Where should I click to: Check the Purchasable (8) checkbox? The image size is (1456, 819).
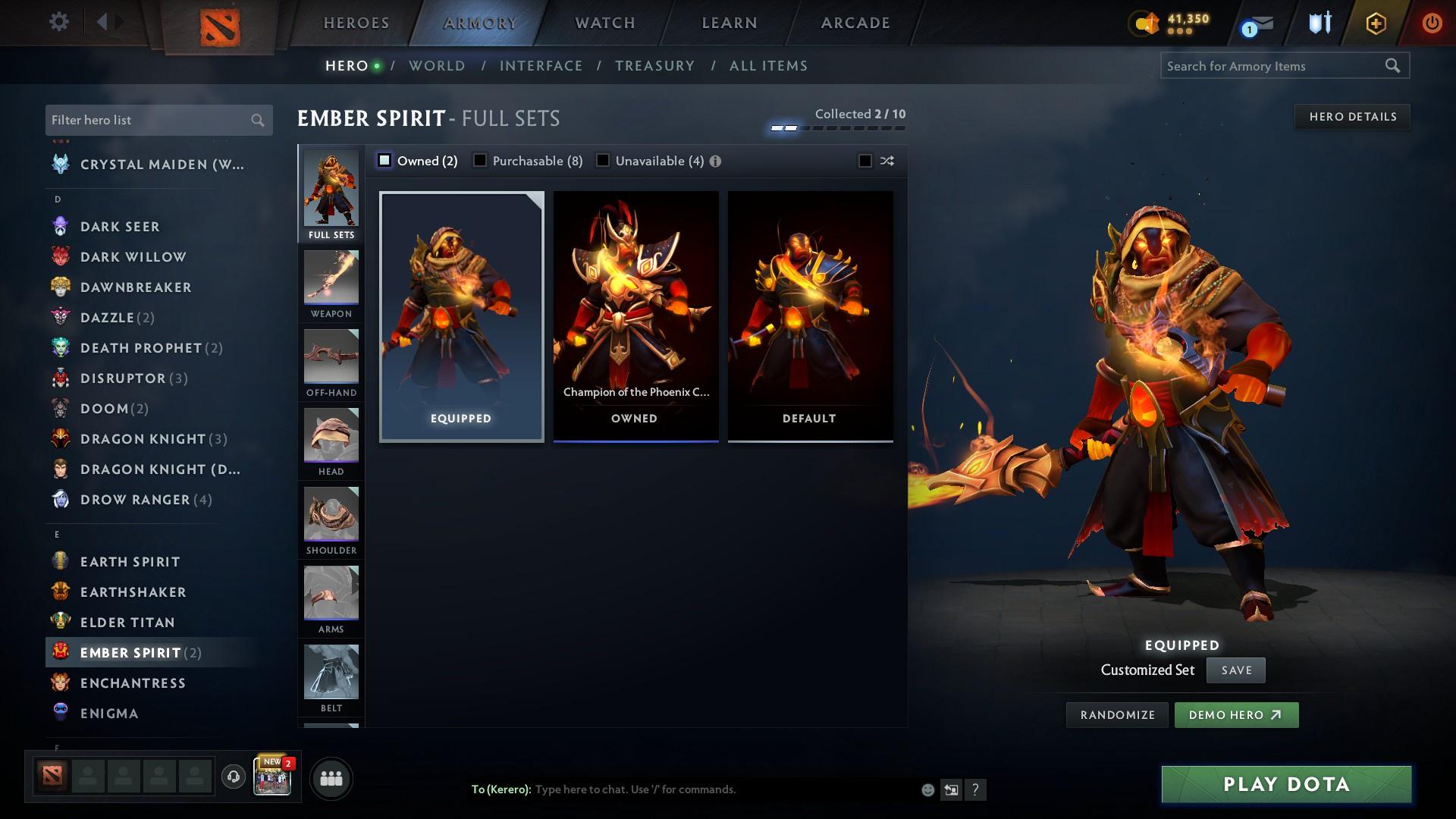coord(479,160)
